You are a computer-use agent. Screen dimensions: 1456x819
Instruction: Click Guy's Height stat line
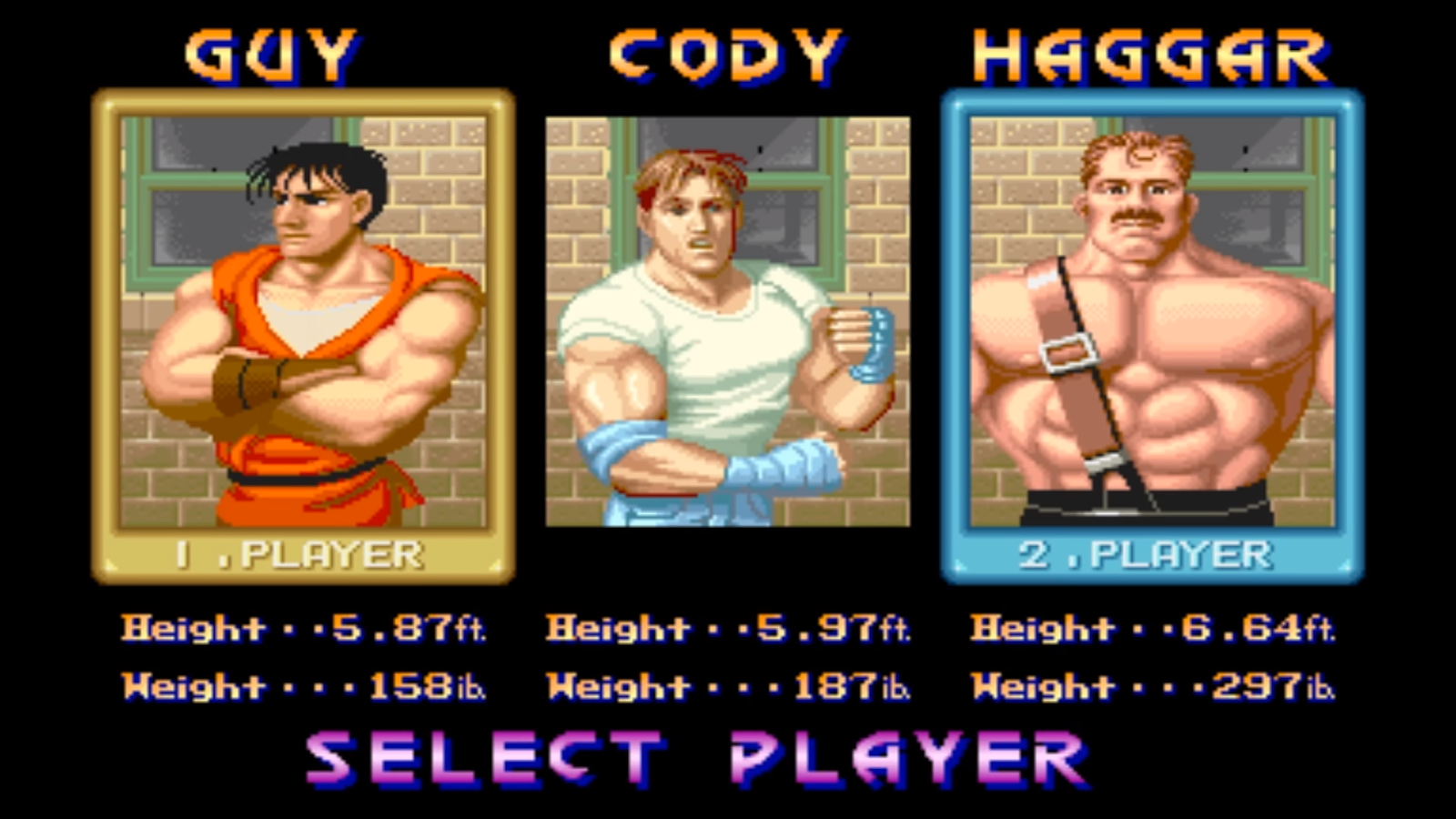pyautogui.click(x=291, y=628)
